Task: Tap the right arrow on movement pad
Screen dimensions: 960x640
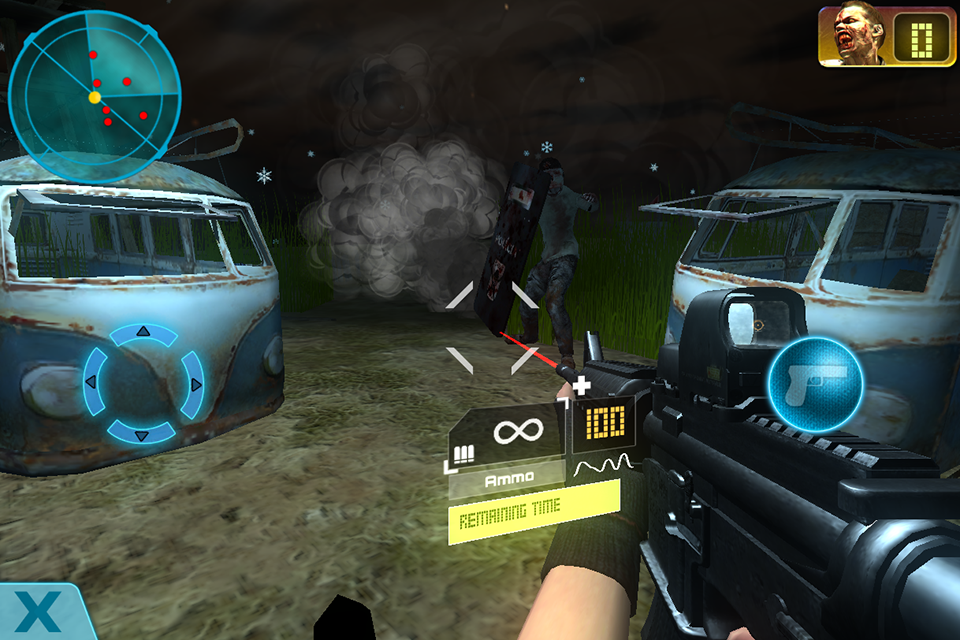Action: click(195, 383)
